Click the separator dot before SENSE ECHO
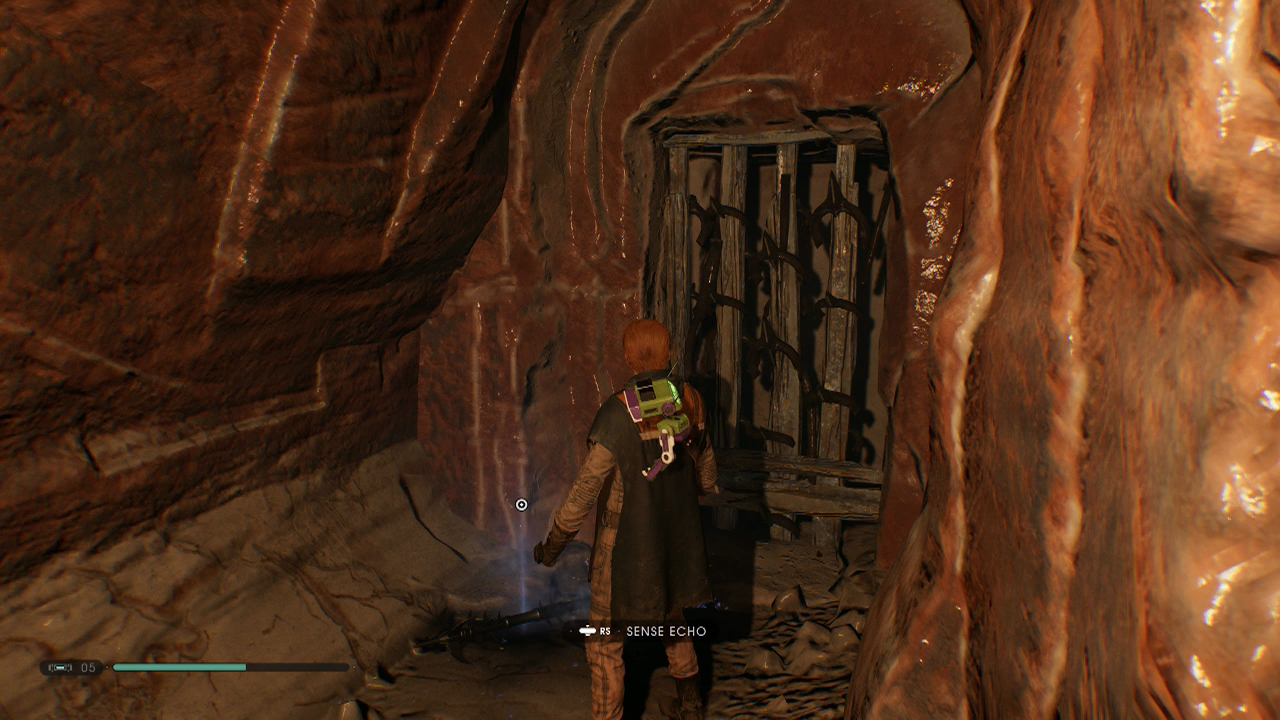Viewport: 1280px width, 720px height. point(619,630)
